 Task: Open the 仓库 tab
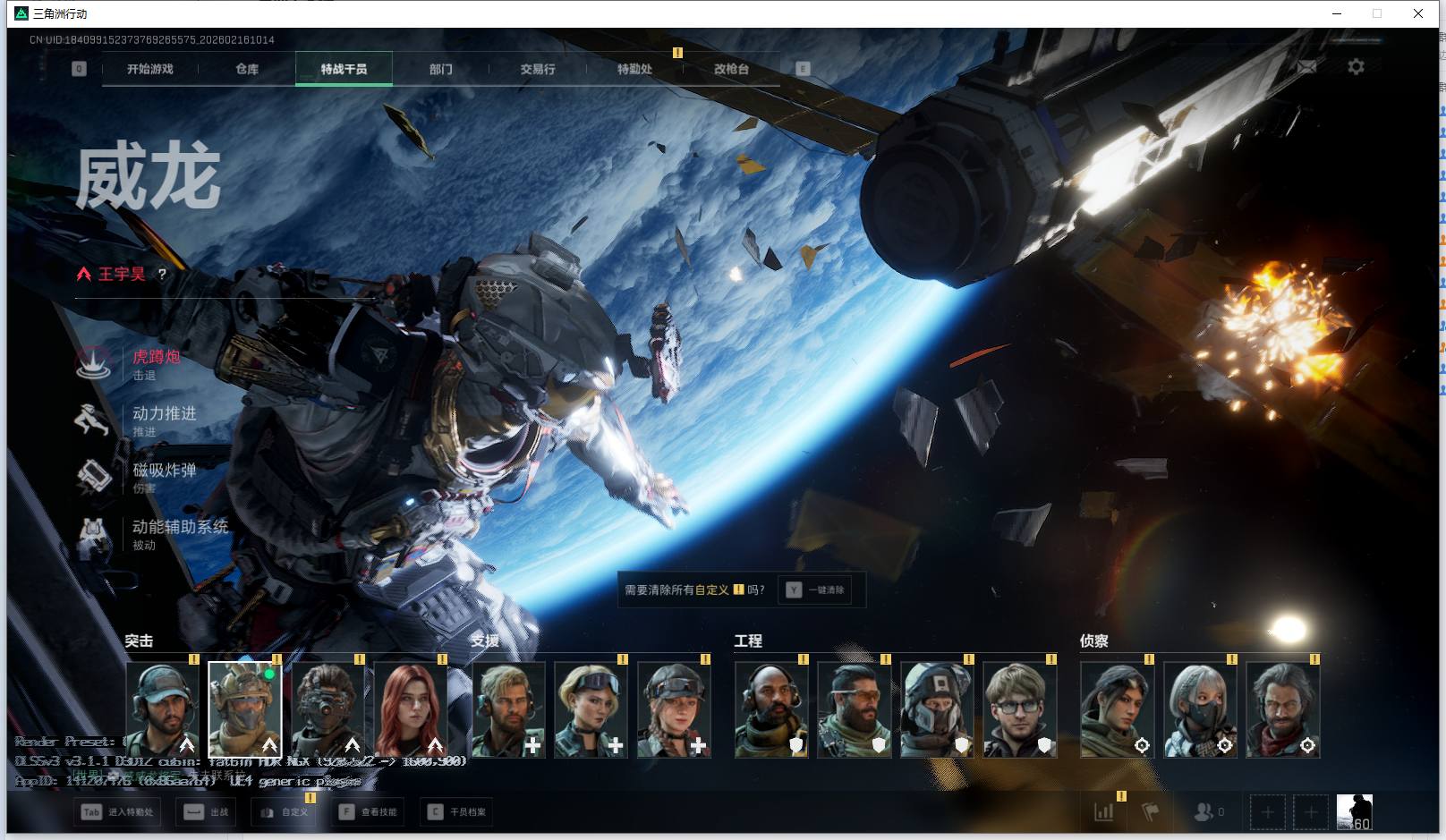click(x=247, y=69)
